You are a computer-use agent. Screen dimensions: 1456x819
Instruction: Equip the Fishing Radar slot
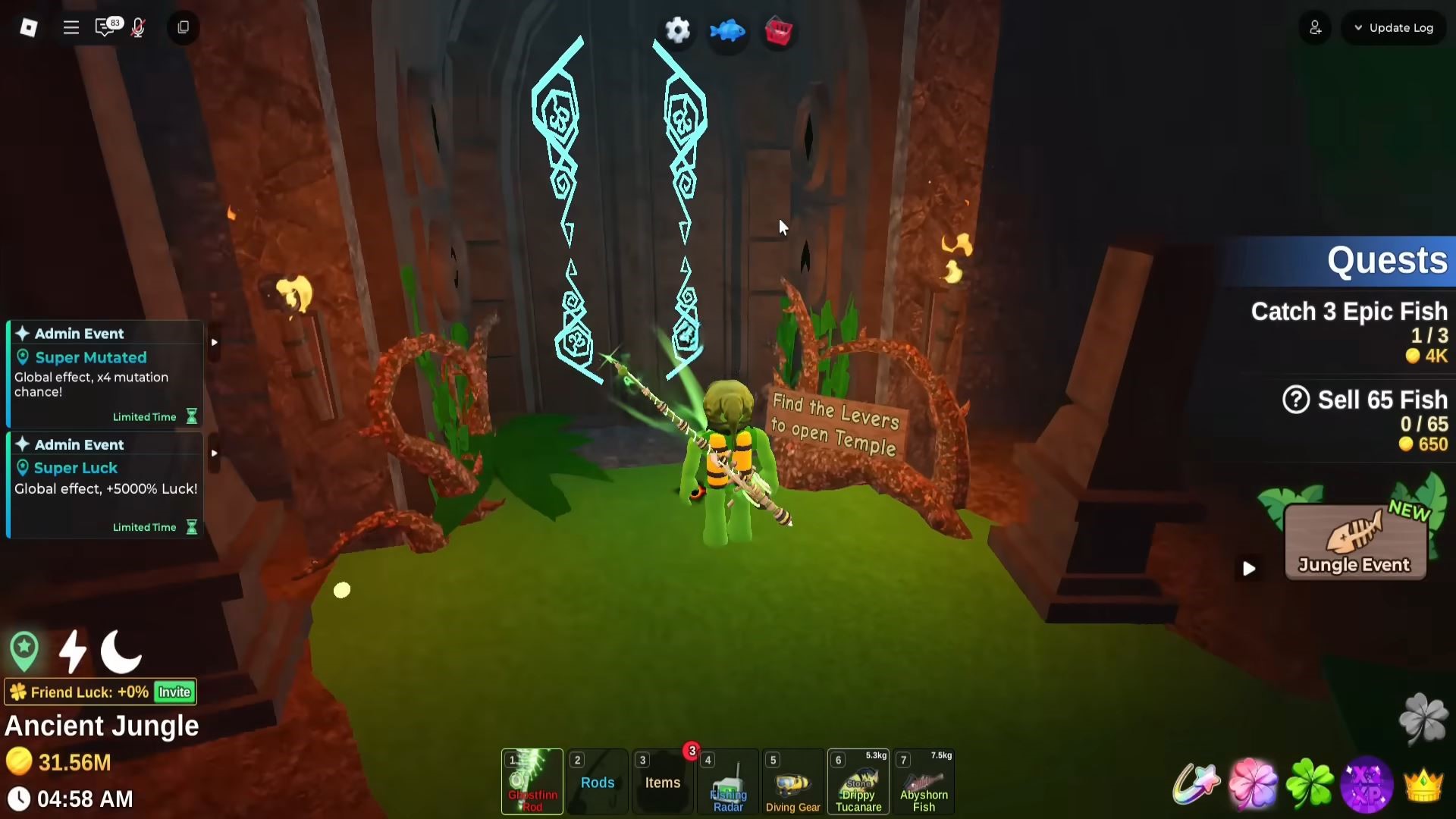(728, 782)
